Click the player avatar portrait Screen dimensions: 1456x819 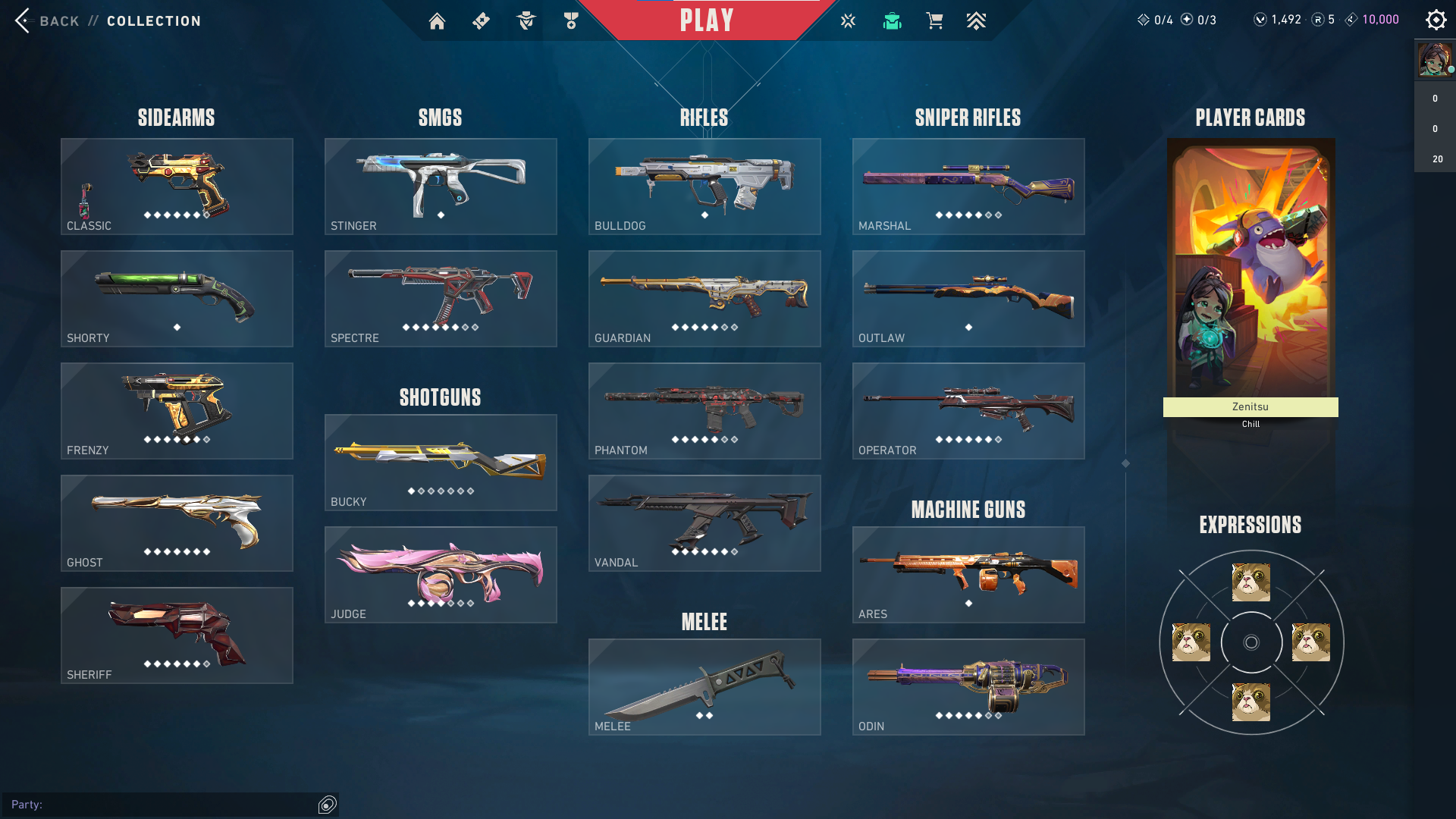pyautogui.click(x=1434, y=59)
